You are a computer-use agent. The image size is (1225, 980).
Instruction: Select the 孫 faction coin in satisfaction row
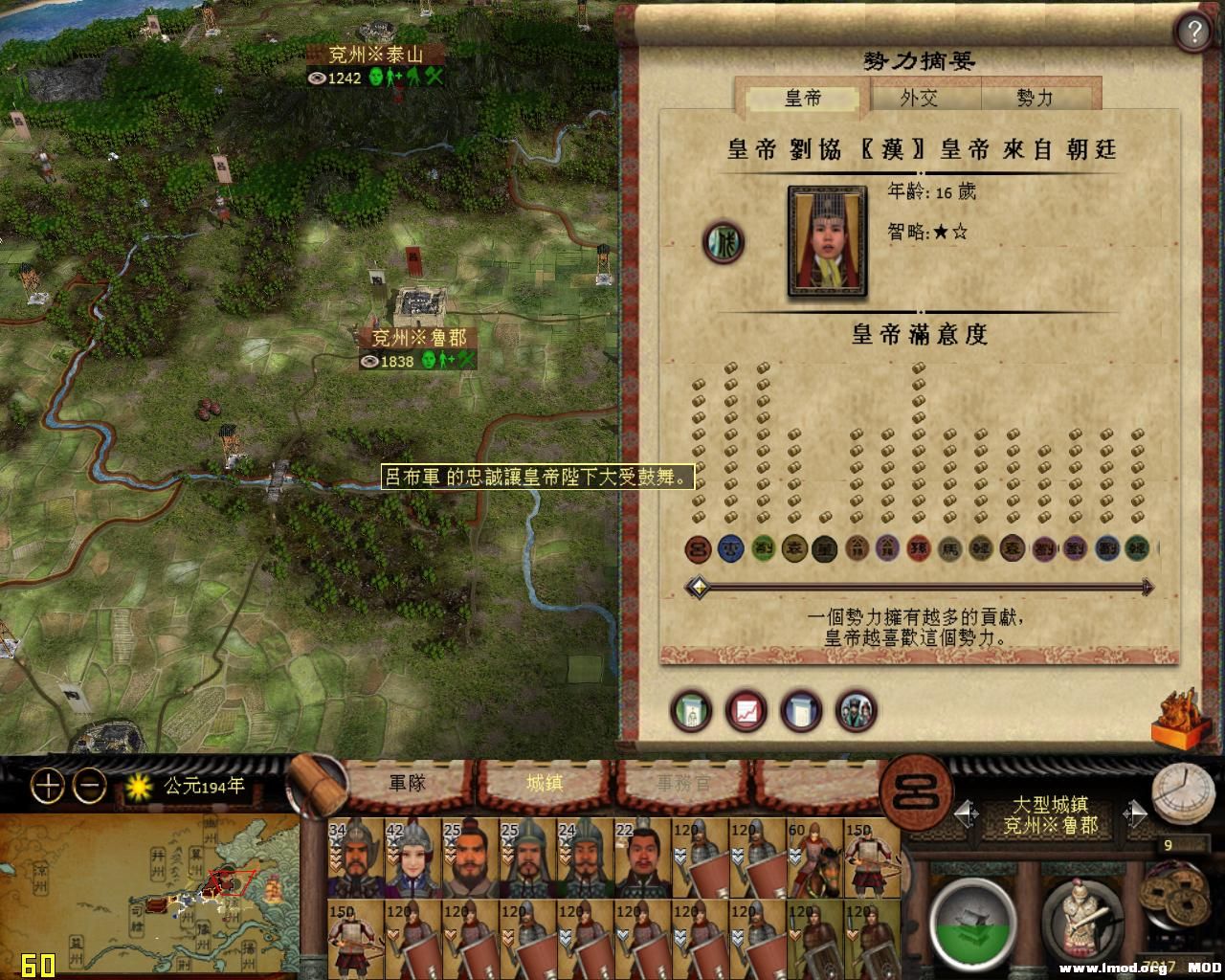click(917, 549)
